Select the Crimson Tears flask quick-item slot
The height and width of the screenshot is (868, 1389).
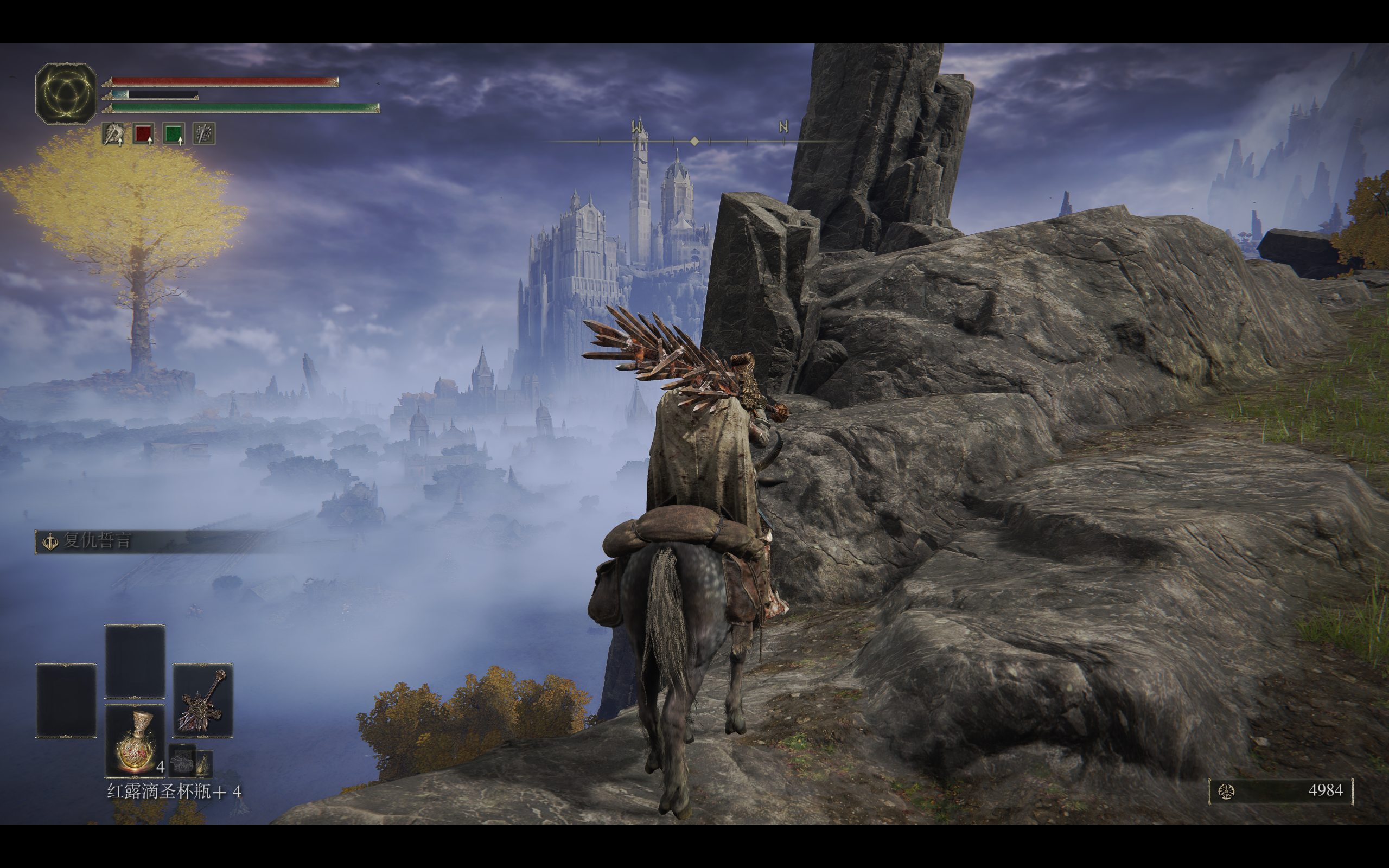(x=135, y=741)
